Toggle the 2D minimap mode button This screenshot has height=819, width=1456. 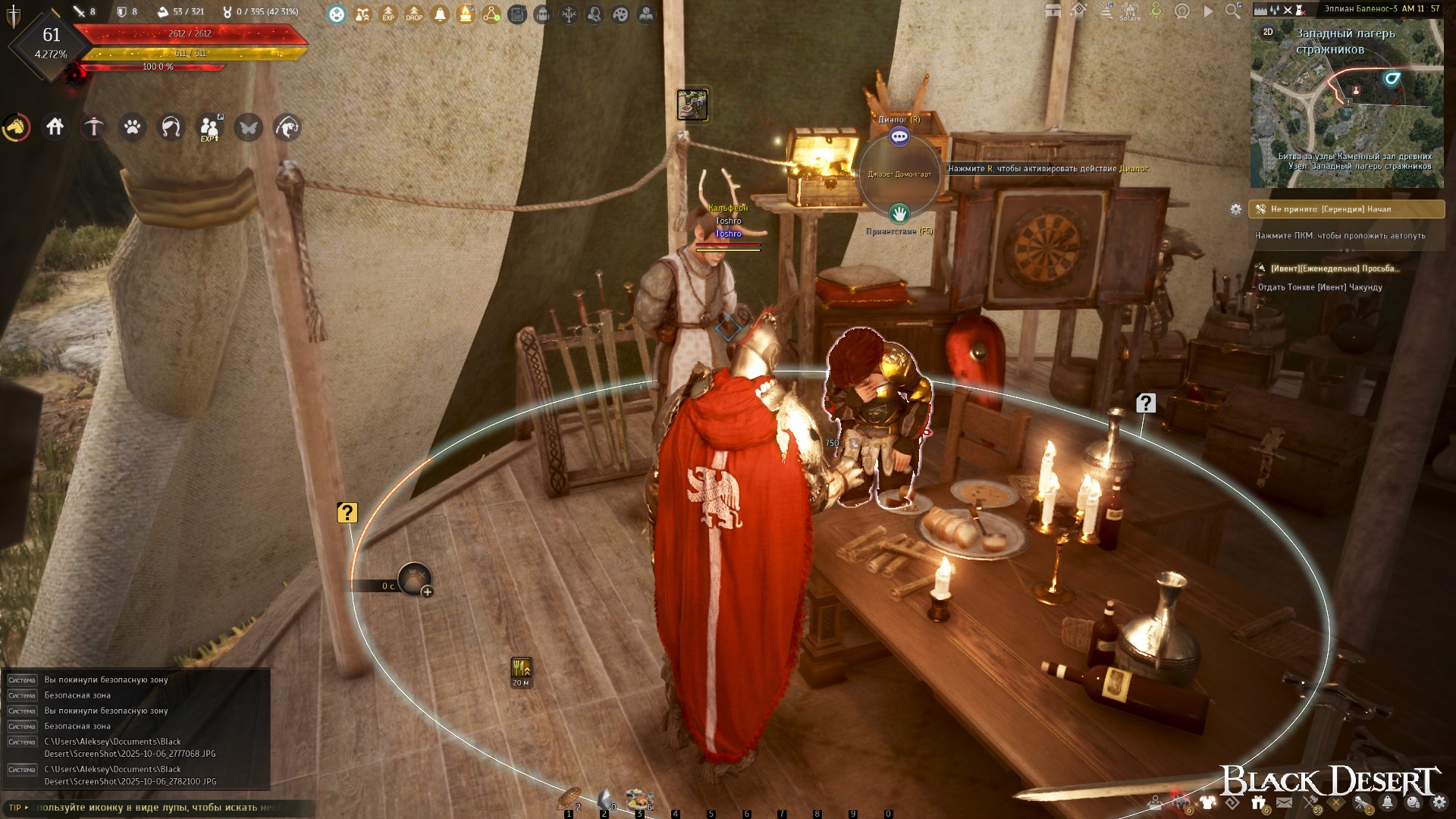[1268, 32]
